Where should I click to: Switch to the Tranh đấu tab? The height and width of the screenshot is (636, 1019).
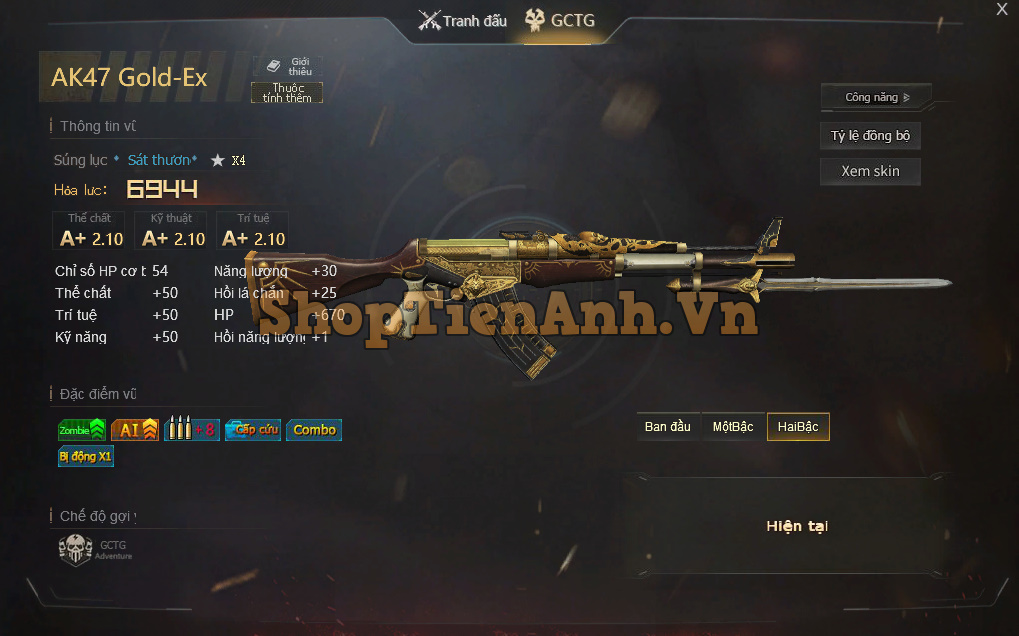[x=463, y=21]
